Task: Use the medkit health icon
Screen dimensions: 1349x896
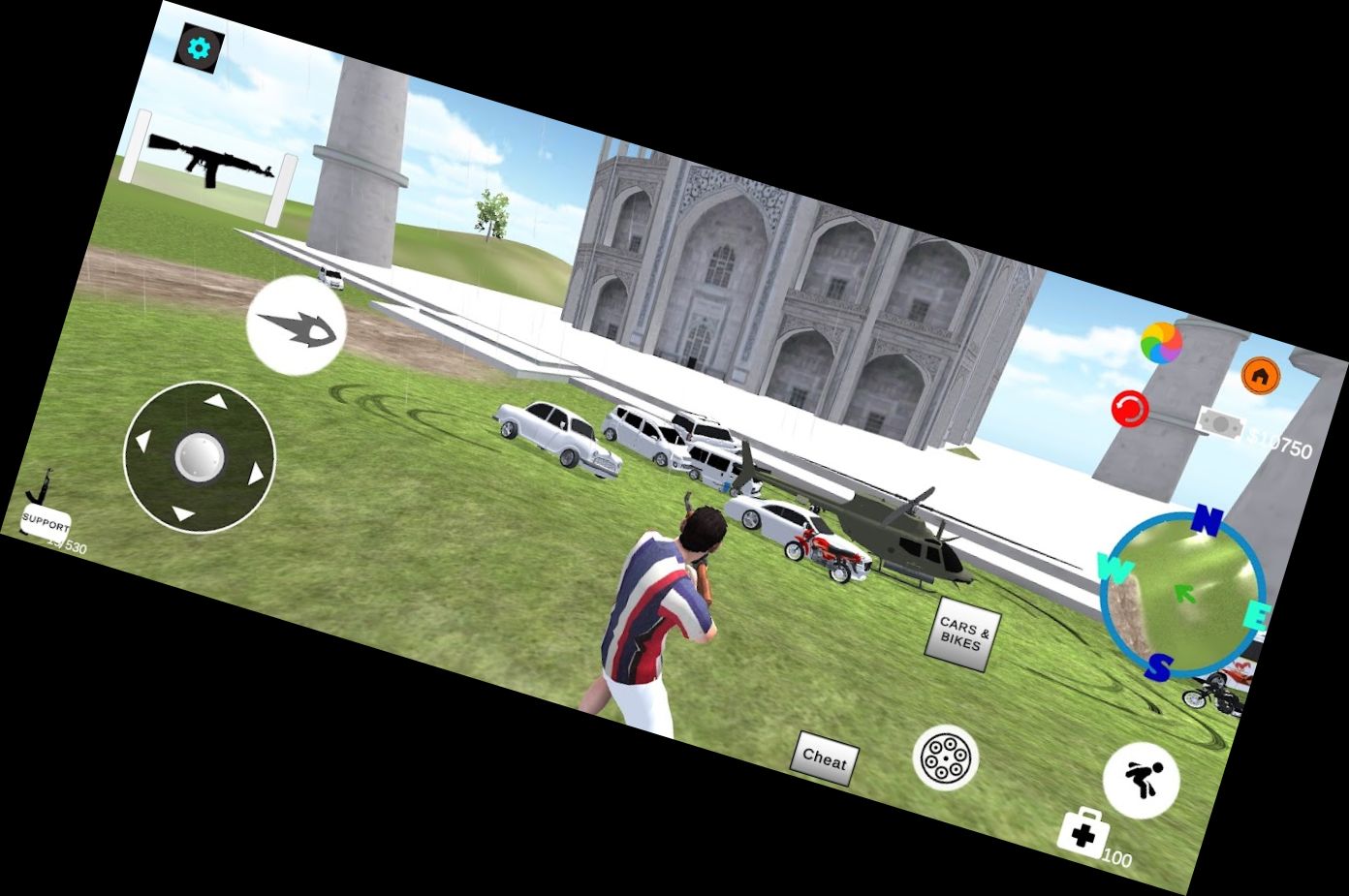Action: pos(1082,831)
